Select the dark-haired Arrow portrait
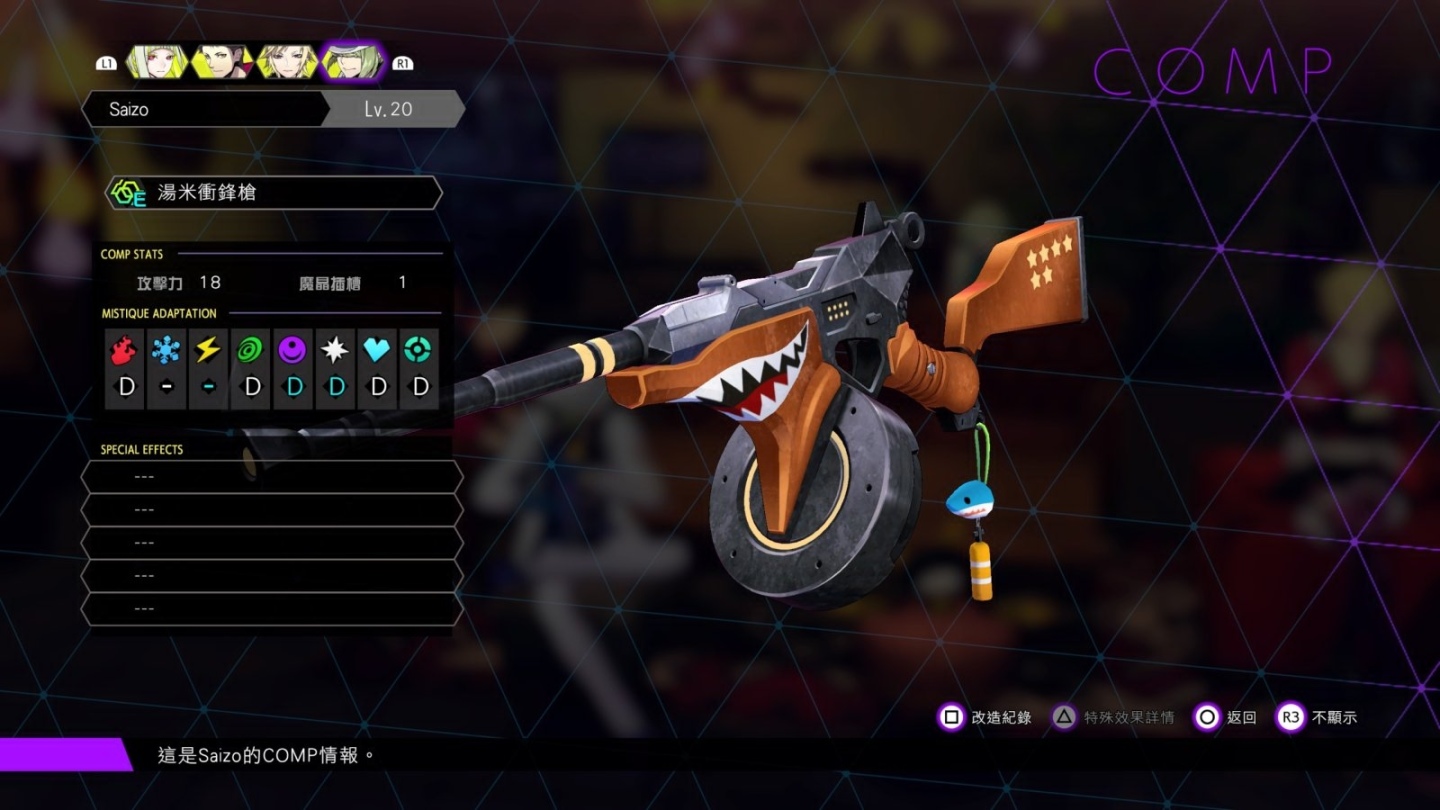Viewport: 1440px width, 810px height. click(220, 62)
